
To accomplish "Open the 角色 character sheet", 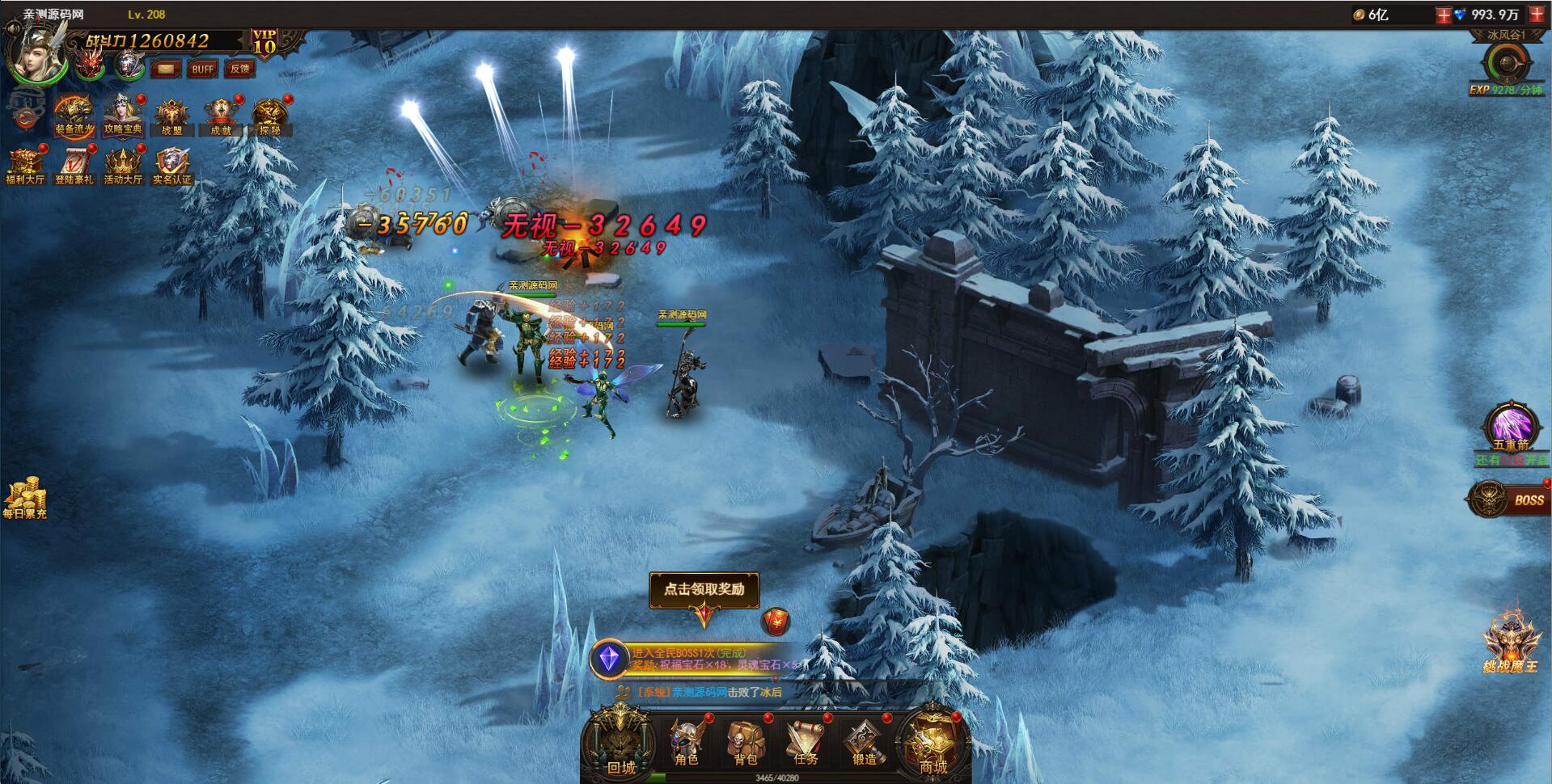I will click(687, 742).
